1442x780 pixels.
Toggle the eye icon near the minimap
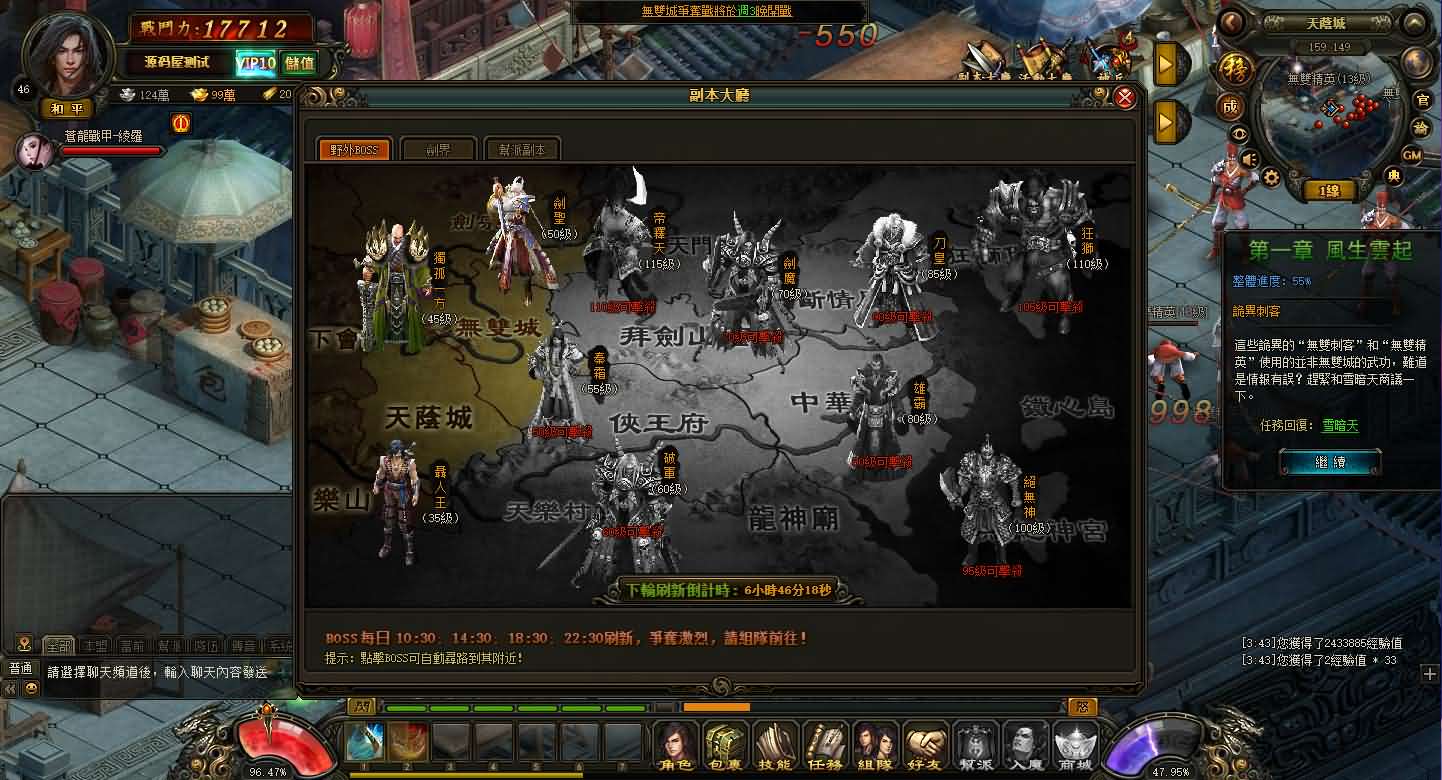[x=1240, y=133]
